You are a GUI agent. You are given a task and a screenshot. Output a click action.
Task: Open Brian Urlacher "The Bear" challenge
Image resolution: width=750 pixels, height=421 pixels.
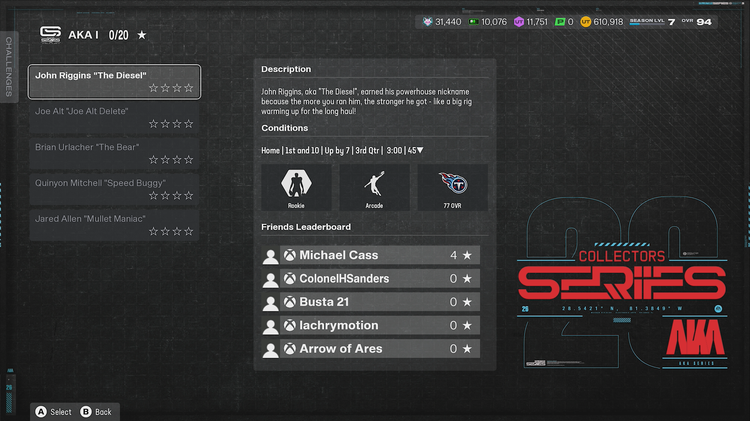point(114,153)
